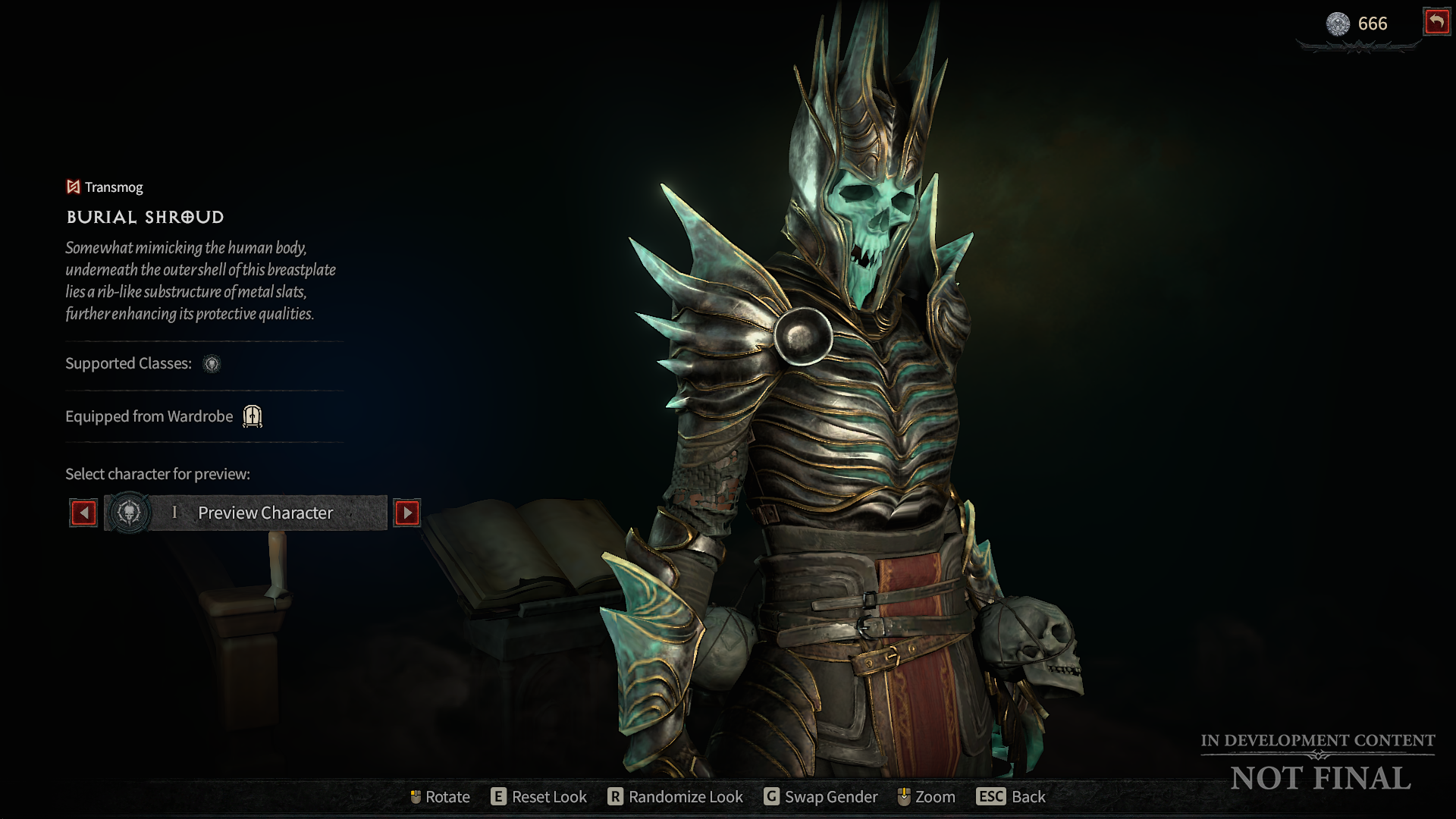The height and width of the screenshot is (819, 1456).
Task: Click the left arrow to cycle preview character
Action: click(83, 513)
